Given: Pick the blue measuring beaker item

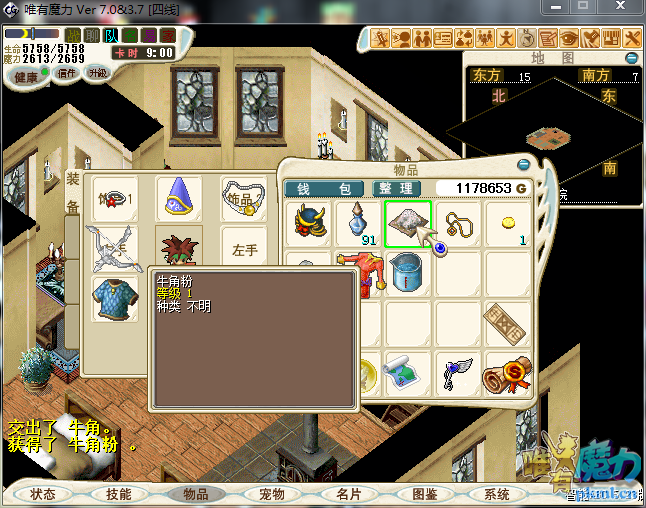Looking at the screenshot, I should coord(407,272).
